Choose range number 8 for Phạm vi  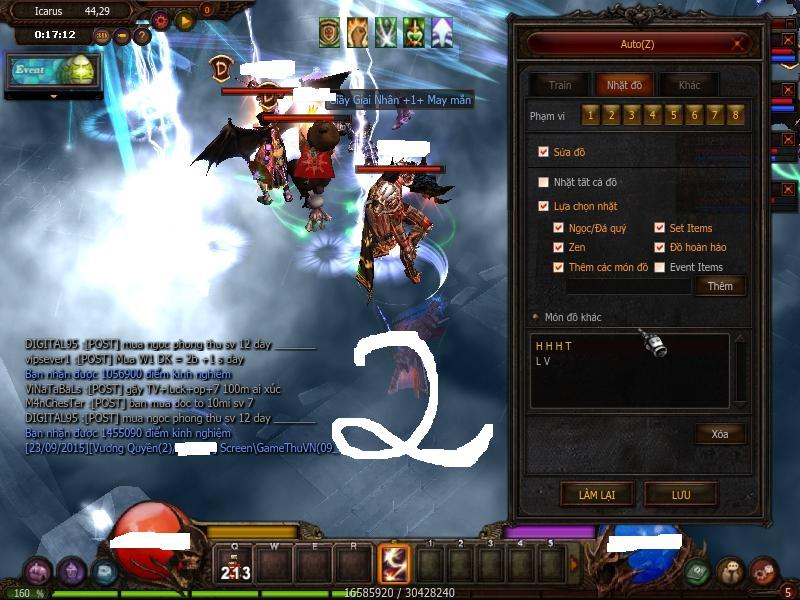click(x=737, y=116)
